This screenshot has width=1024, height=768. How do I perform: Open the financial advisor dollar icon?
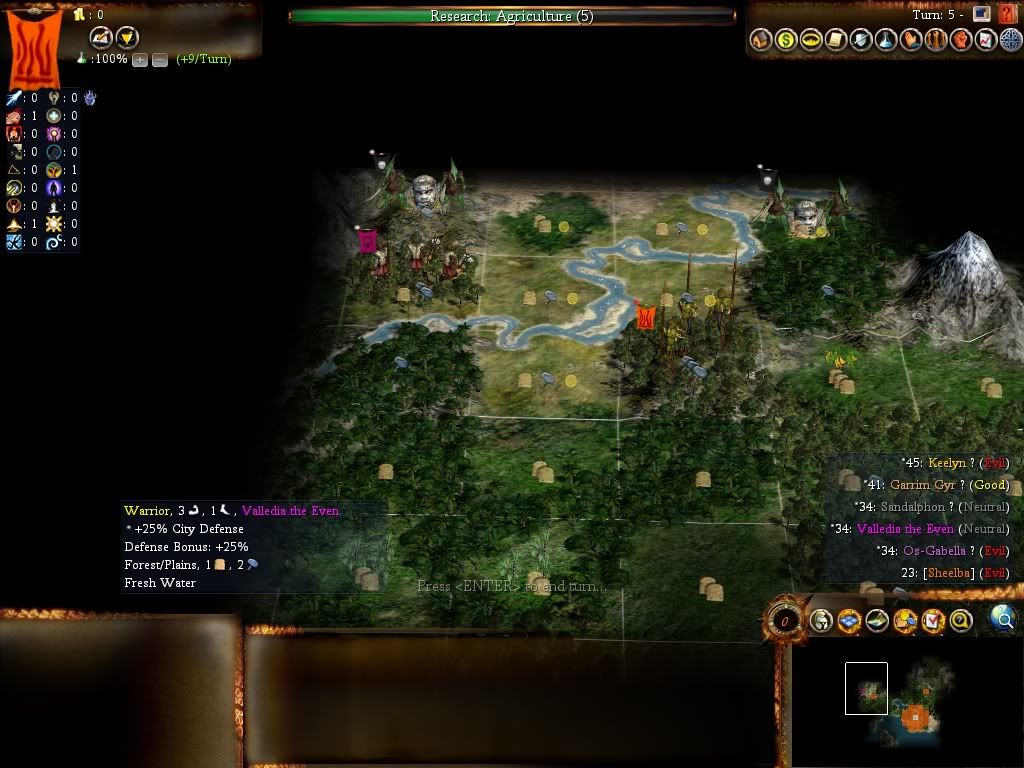click(787, 40)
